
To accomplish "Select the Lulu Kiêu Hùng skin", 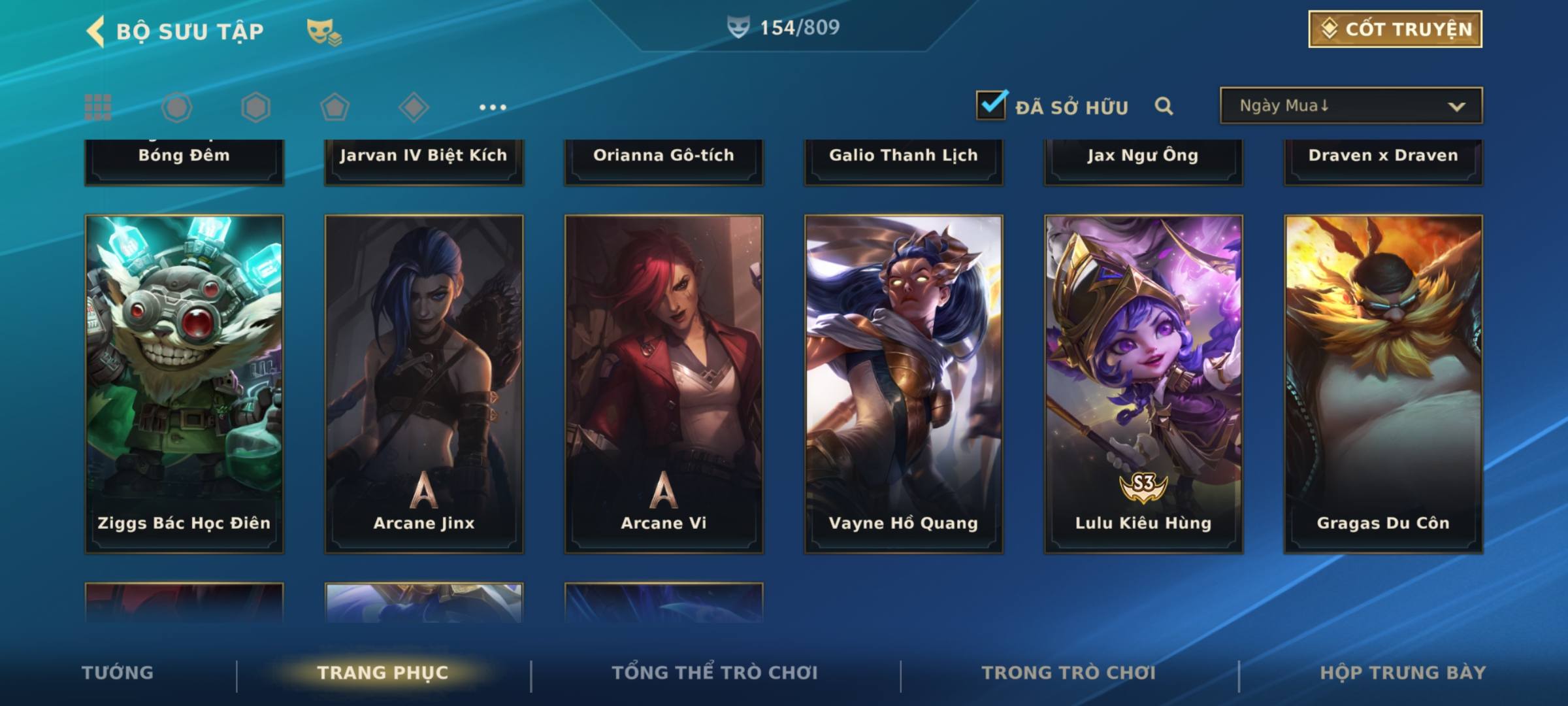I will click(x=1143, y=384).
